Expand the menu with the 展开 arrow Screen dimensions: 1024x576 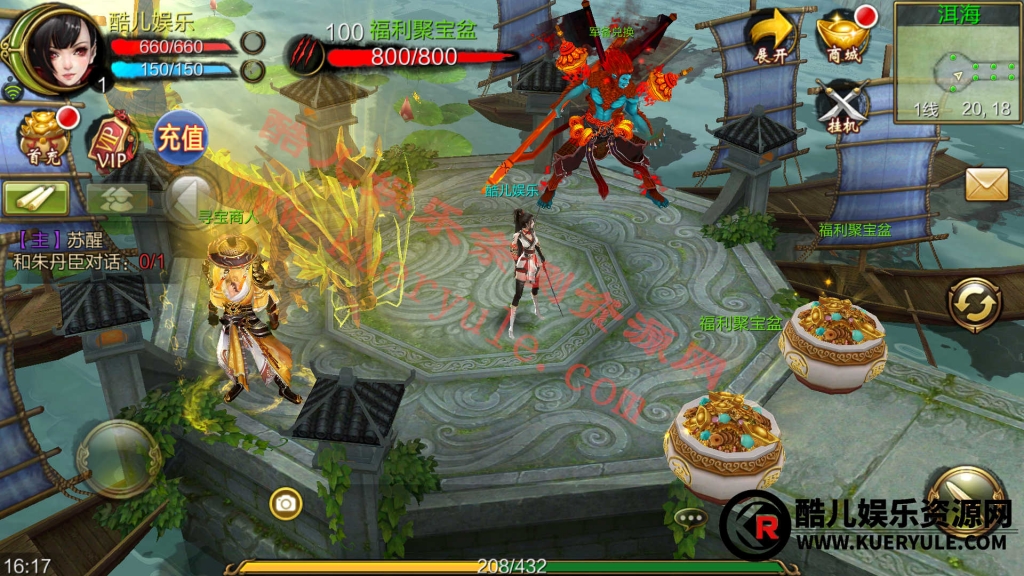click(773, 38)
